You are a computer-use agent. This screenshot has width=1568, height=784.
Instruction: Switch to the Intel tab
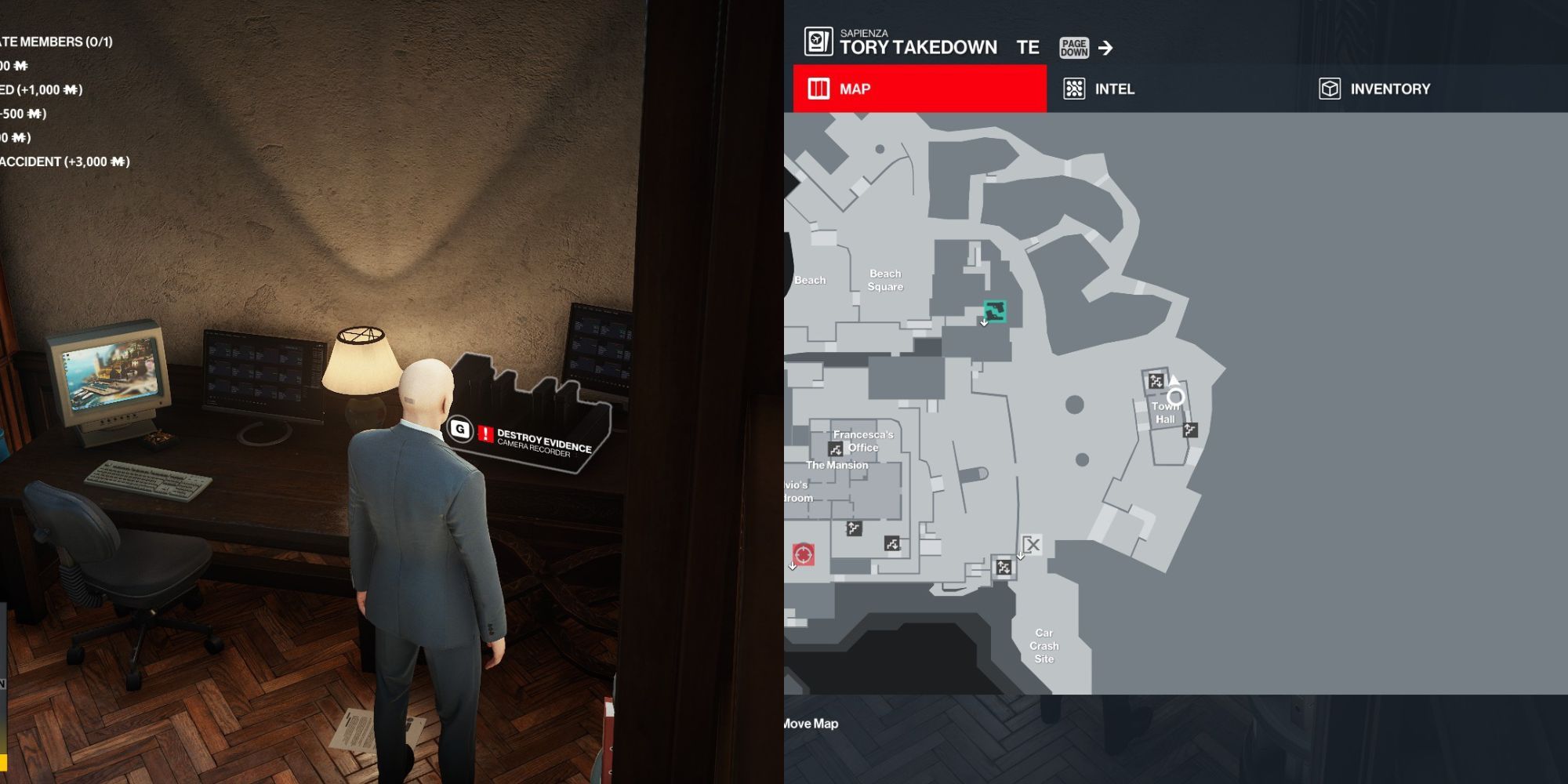1099,89
